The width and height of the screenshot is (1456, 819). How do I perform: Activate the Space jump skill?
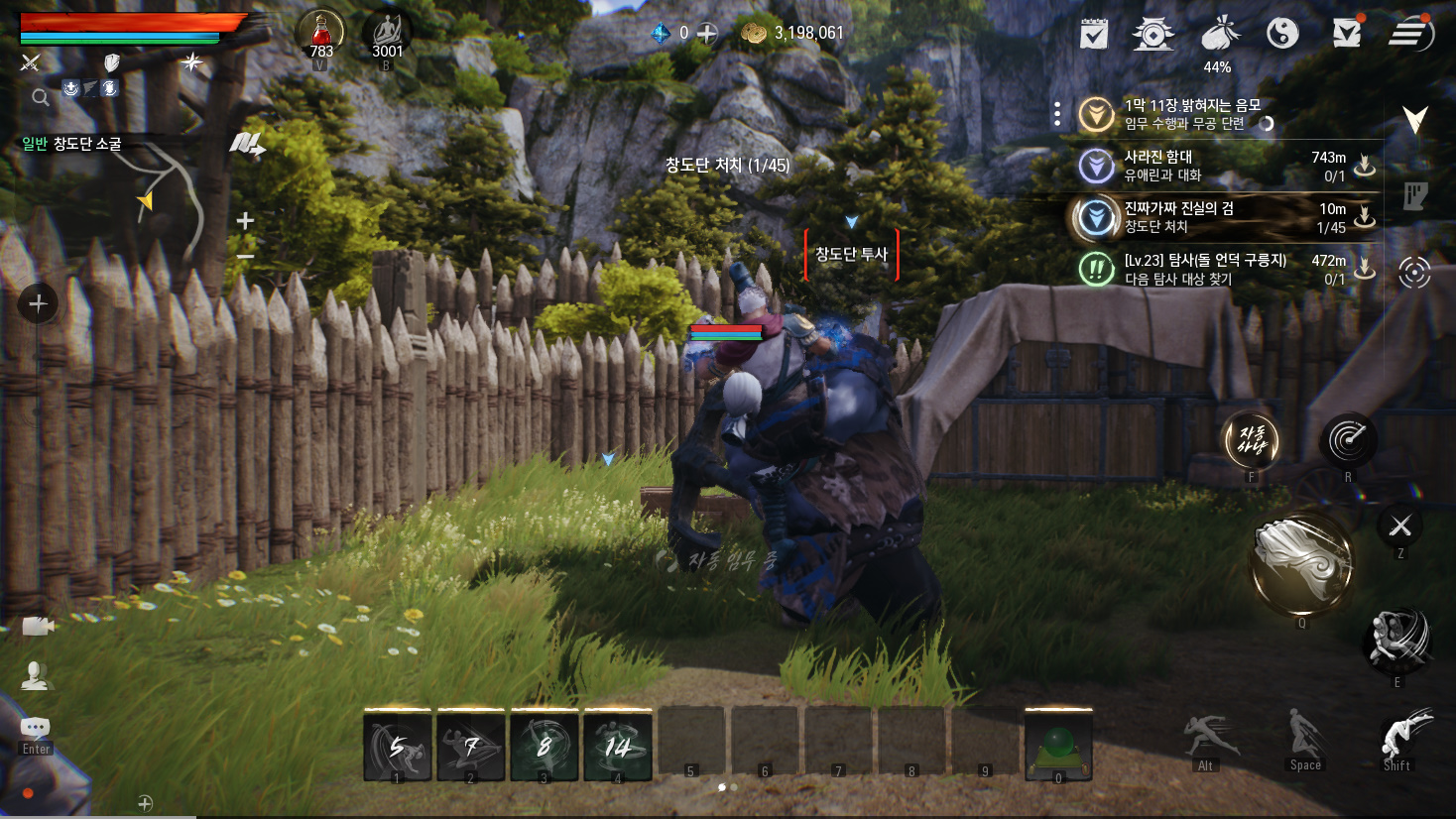tap(1304, 739)
